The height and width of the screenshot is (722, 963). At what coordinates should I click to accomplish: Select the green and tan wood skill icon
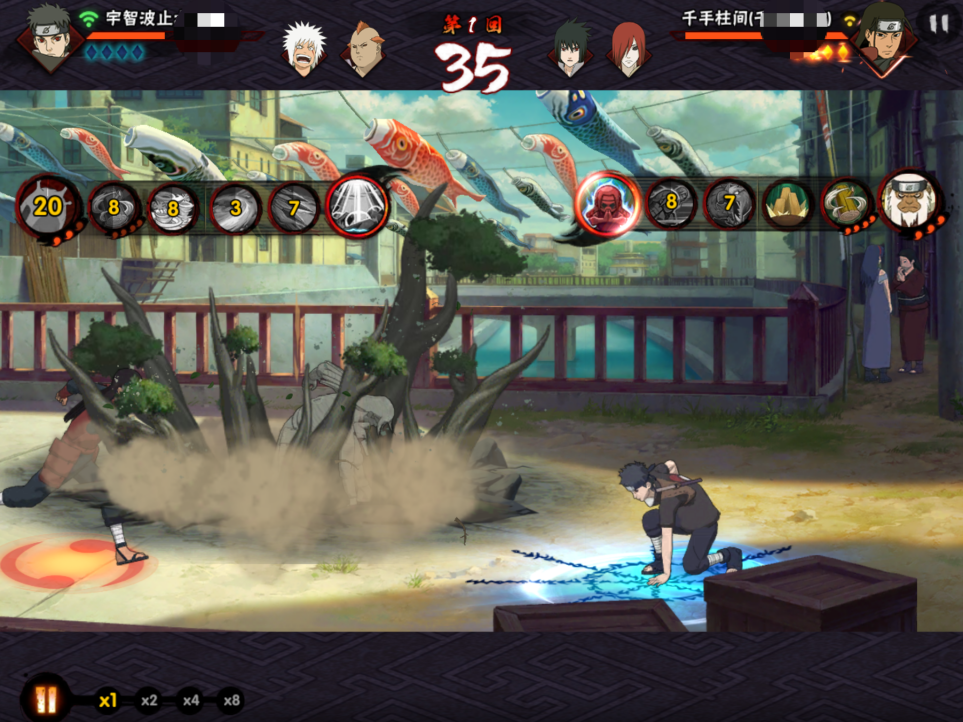[788, 204]
